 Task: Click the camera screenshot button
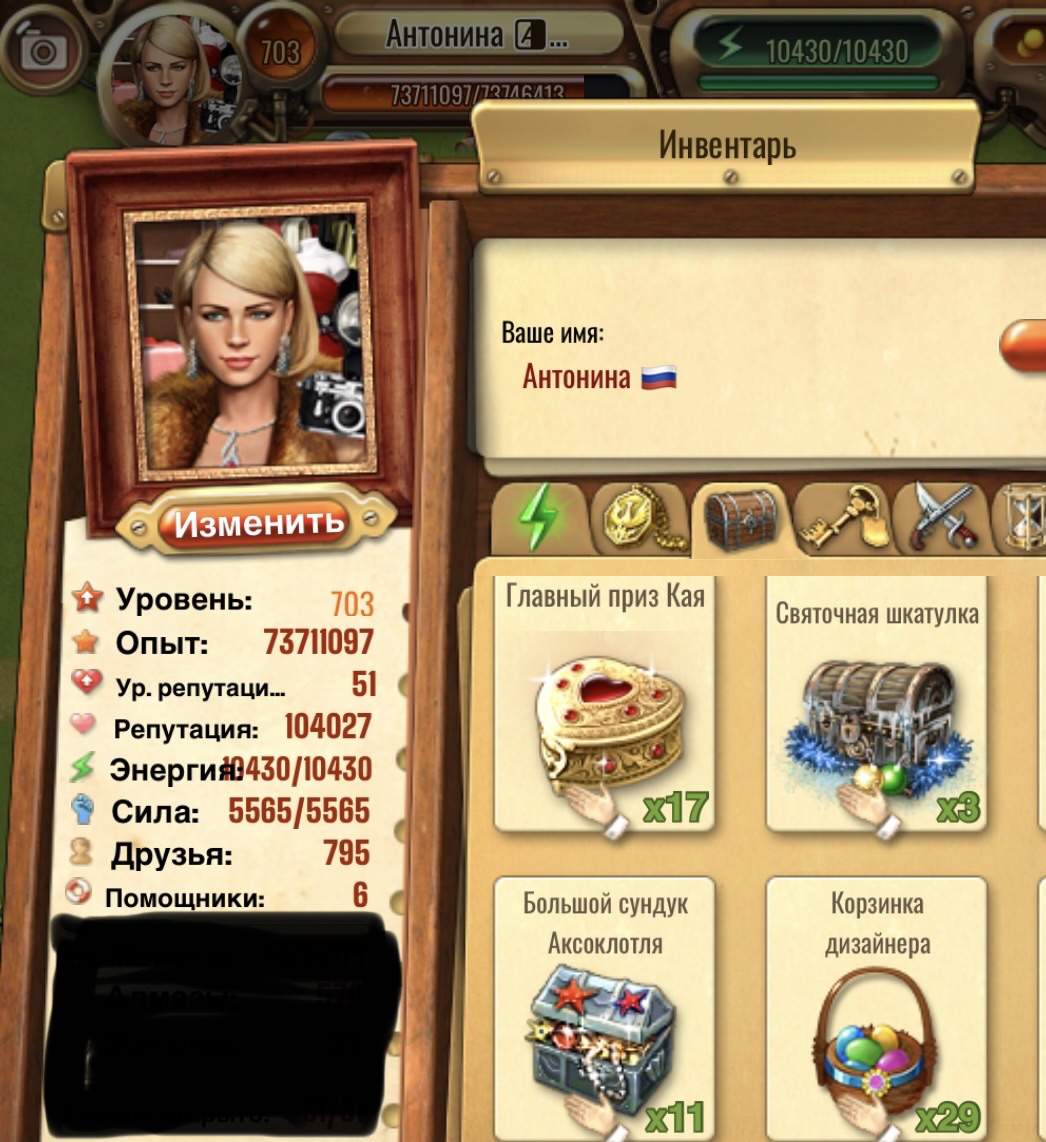pyautogui.click(x=42, y=49)
